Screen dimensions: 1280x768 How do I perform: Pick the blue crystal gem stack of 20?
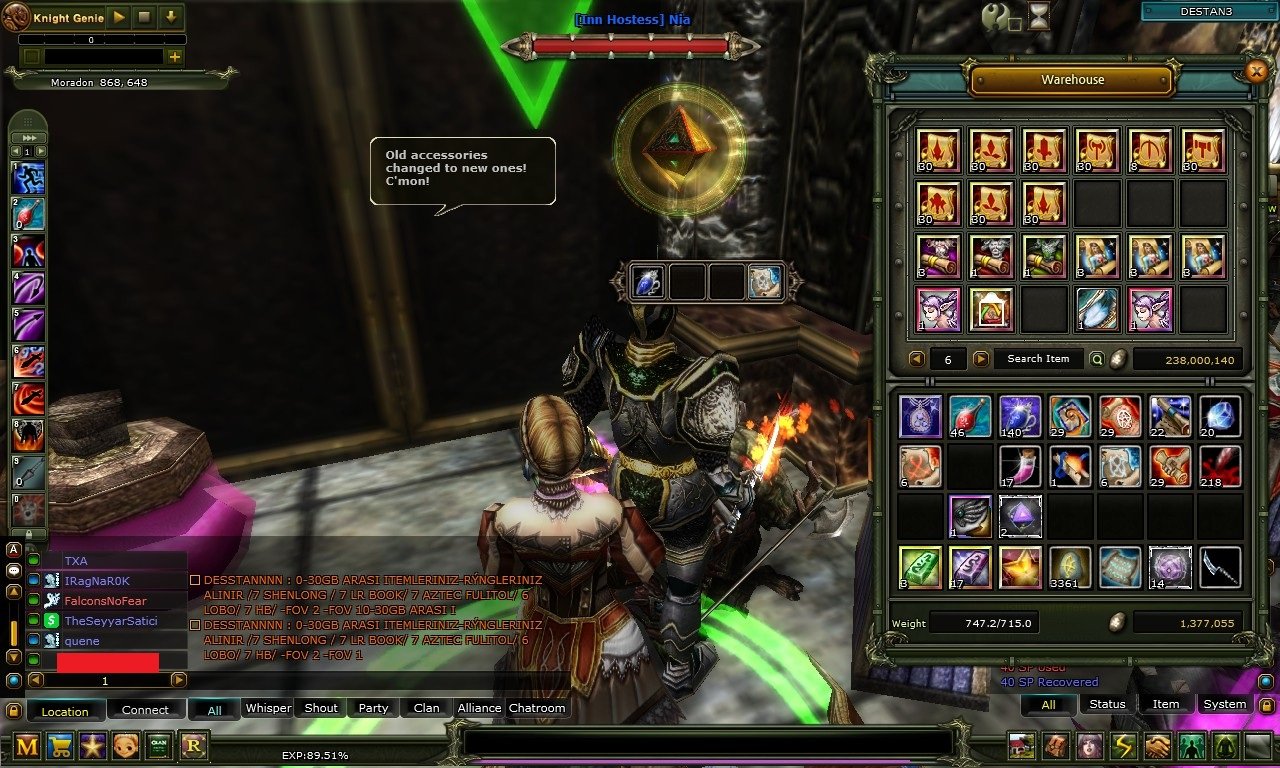coord(1220,417)
